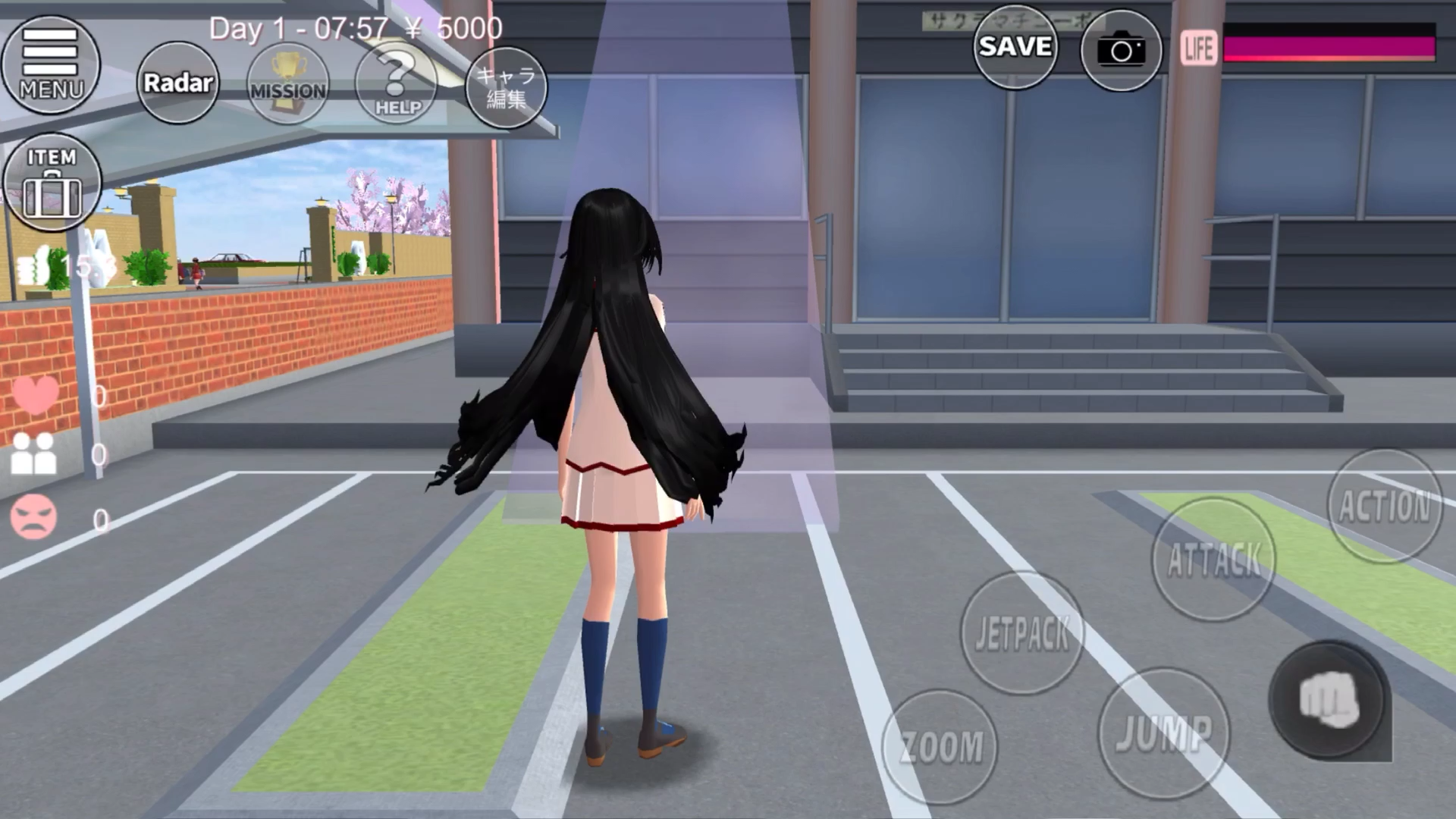Viewport: 1456px width, 819px height.
Task: Select the fist weapon button
Action: [x=1327, y=700]
